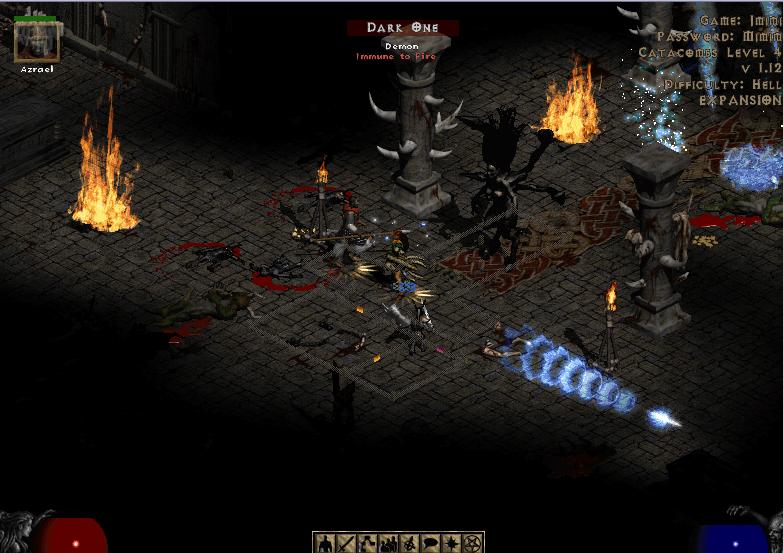
Task: Open the character sheet from the mini panel
Action: tap(325, 543)
